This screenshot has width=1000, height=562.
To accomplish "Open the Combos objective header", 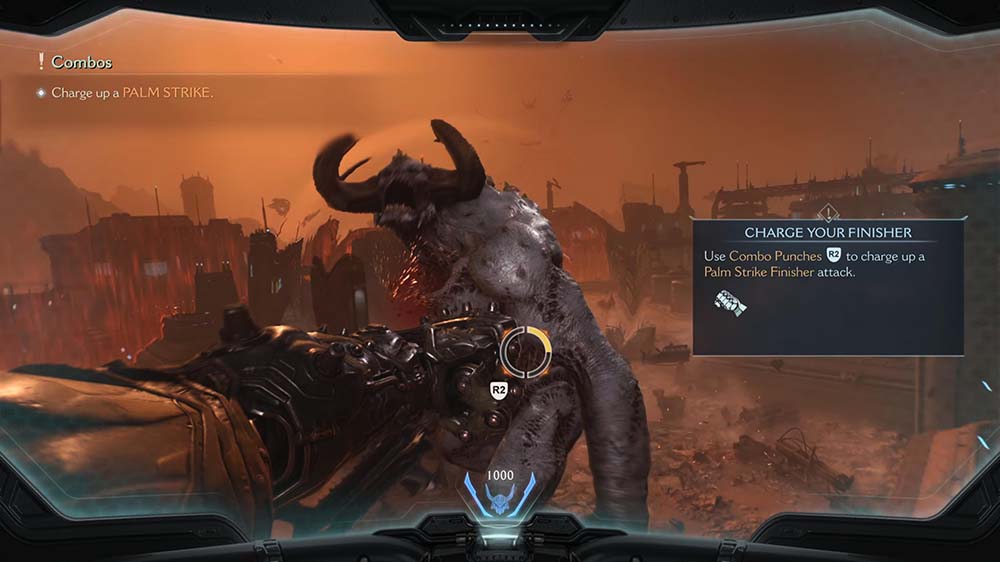I will 81,62.
